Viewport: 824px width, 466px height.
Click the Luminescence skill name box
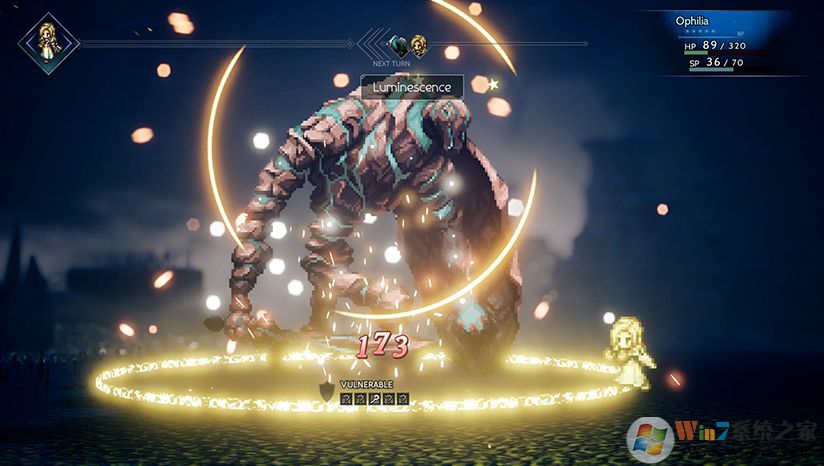[x=412, y=87]
